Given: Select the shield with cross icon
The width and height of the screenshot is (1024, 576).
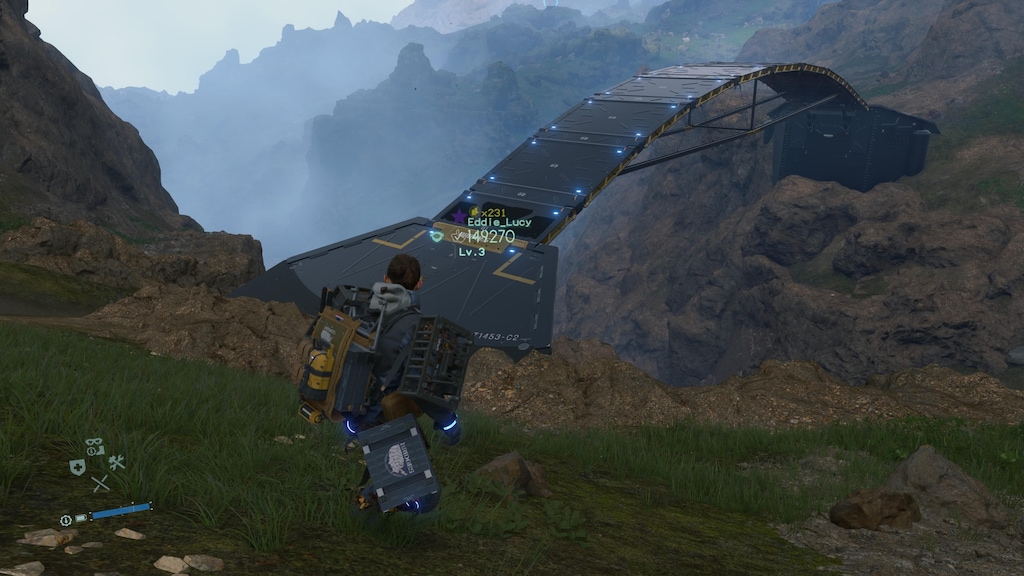Looking at the screenshot, I should click(77, 467).
